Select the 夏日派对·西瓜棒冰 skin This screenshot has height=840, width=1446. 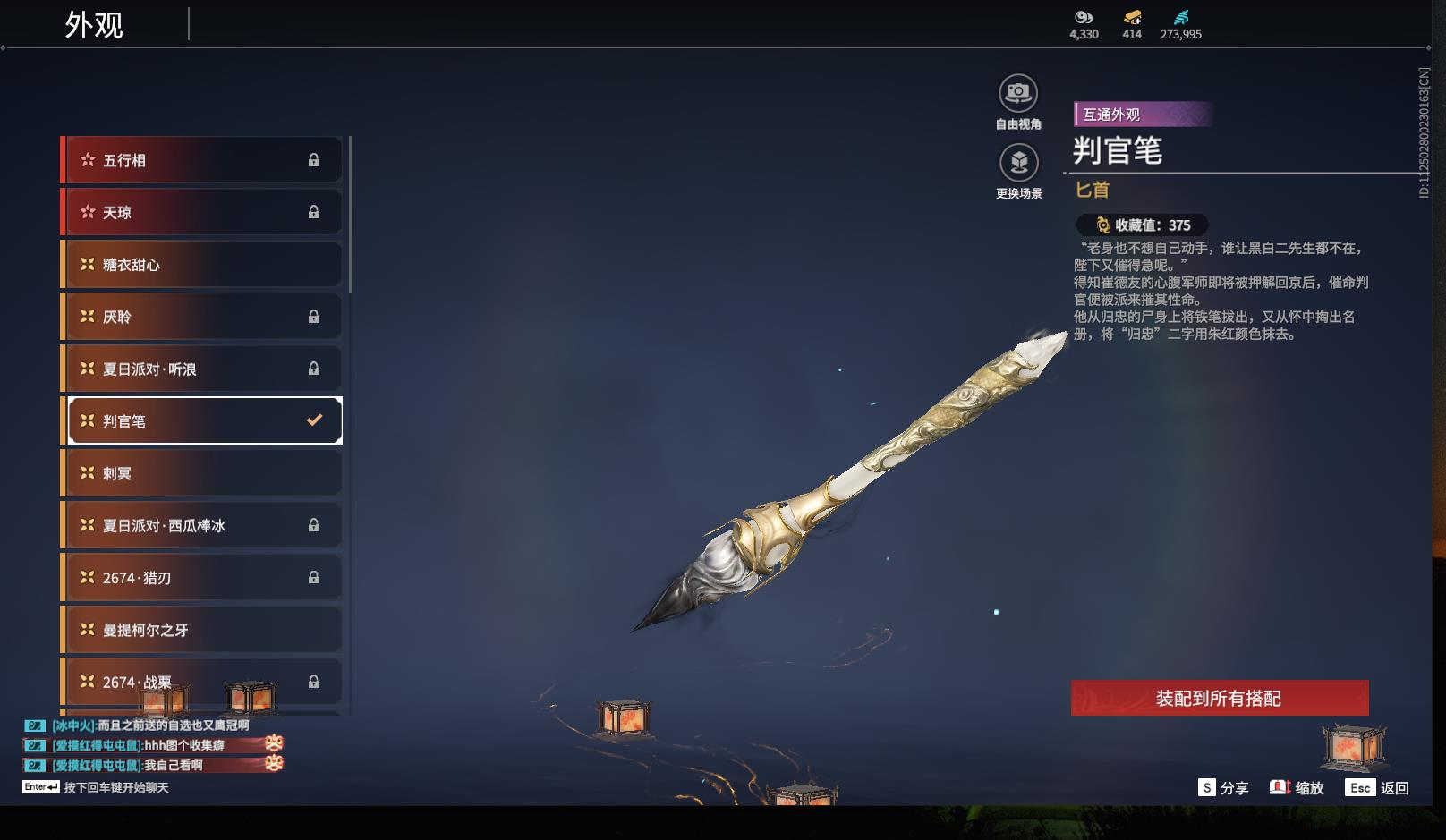tap(202, 525)
